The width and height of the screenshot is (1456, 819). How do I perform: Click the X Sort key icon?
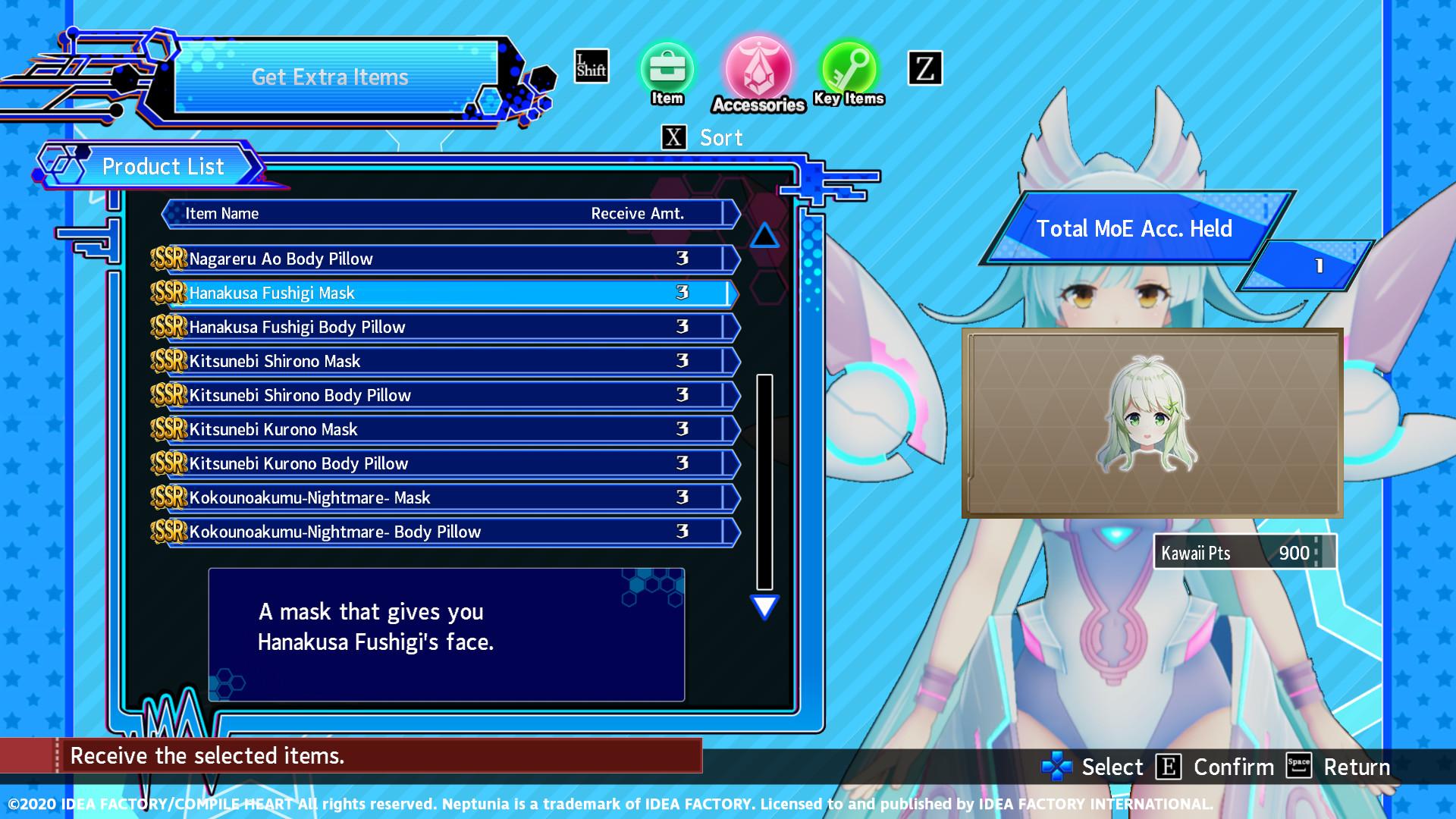coord(672,137)
